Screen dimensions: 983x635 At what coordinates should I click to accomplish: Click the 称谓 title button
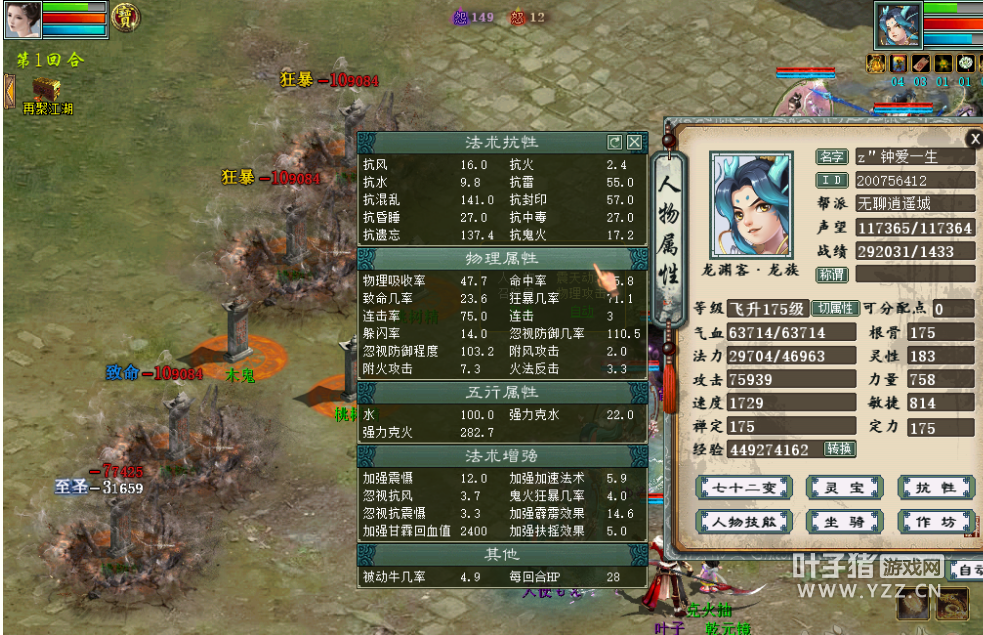tap(831, 274)
